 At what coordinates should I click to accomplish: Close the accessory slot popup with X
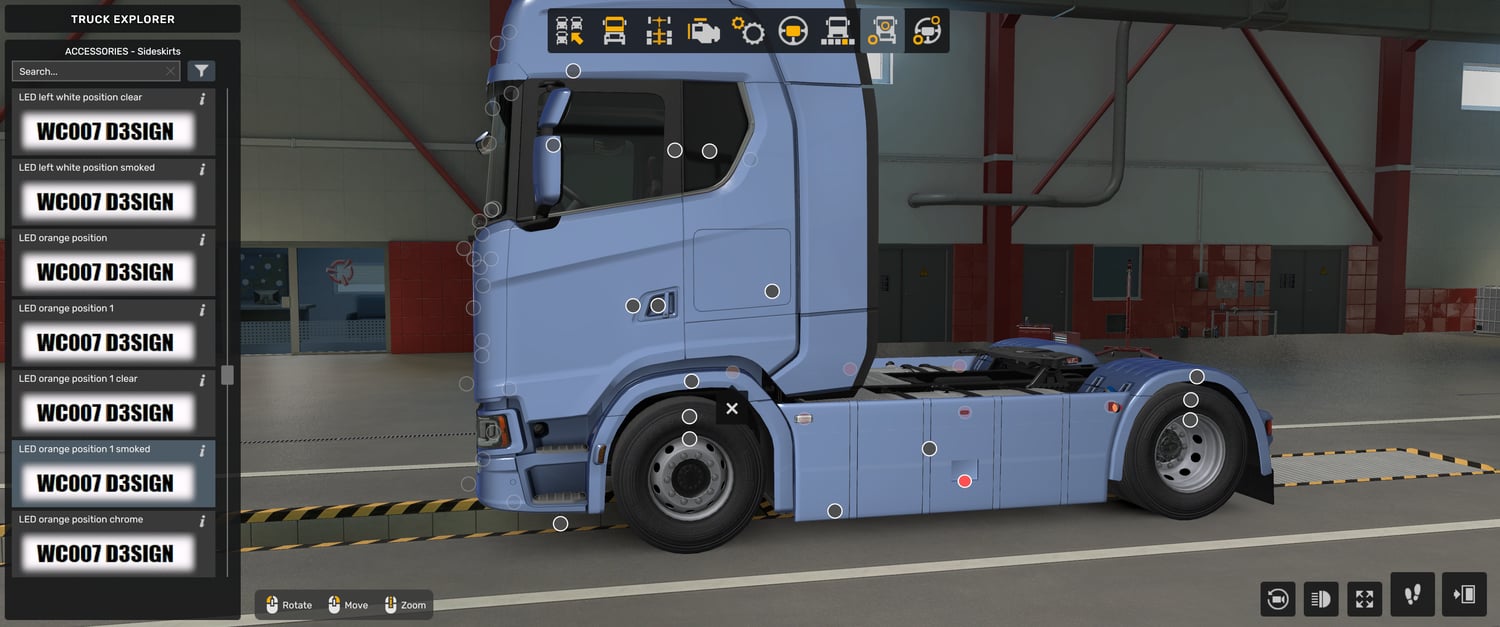pos(732,408)
